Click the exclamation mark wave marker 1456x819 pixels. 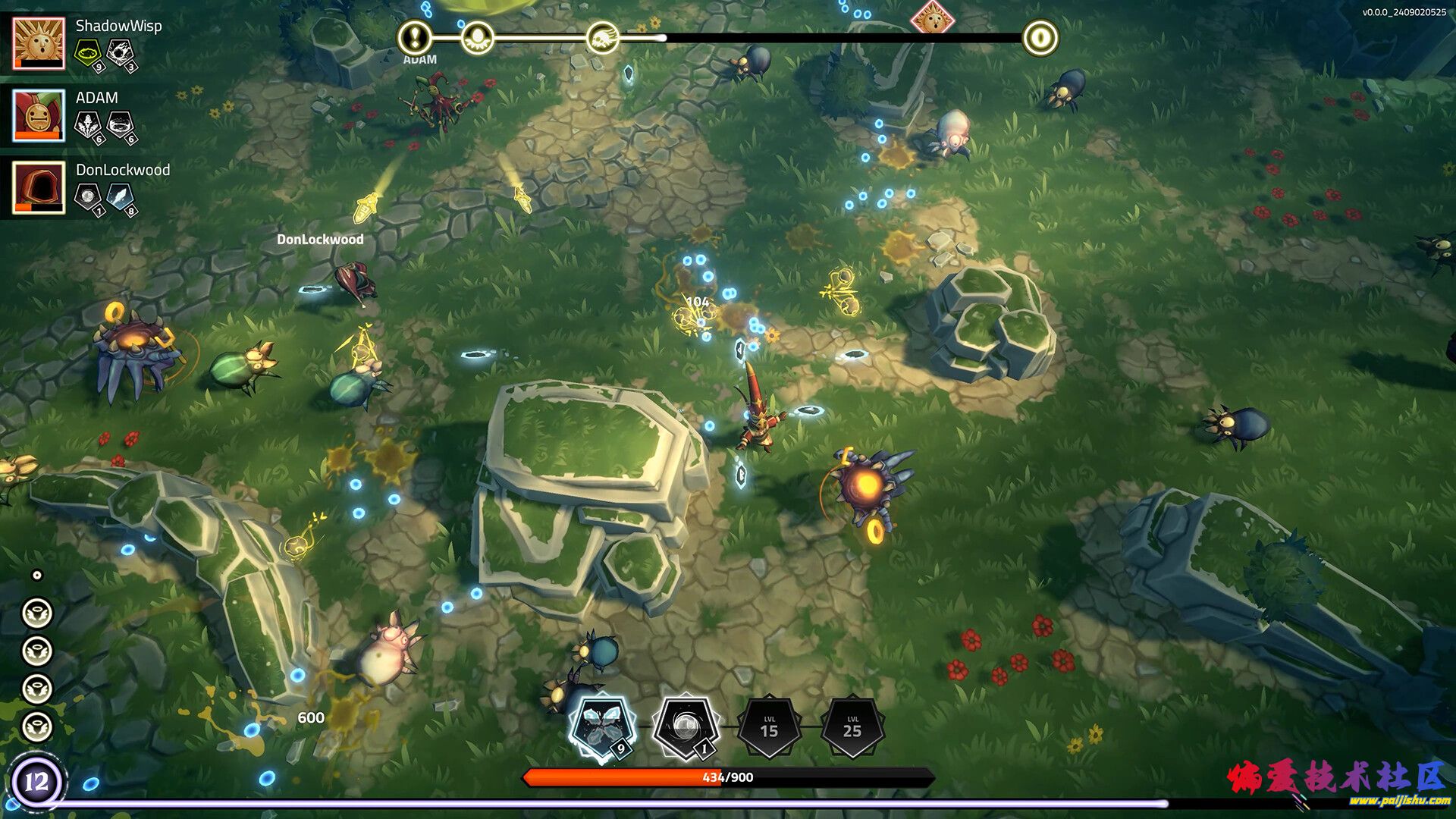tap(415, 36)
